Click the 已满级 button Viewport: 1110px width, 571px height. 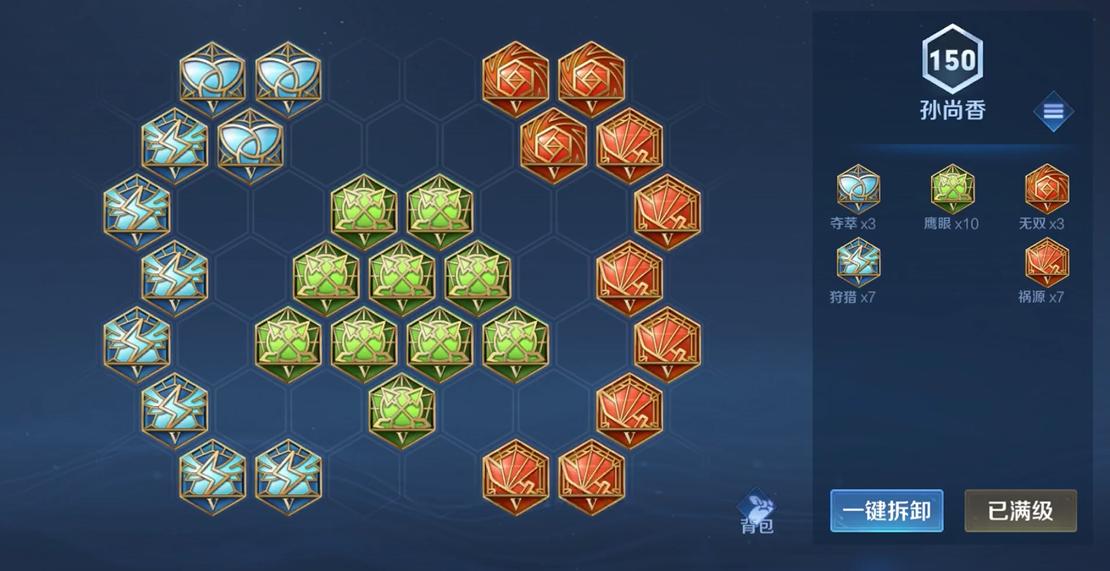coord(1020,511)
